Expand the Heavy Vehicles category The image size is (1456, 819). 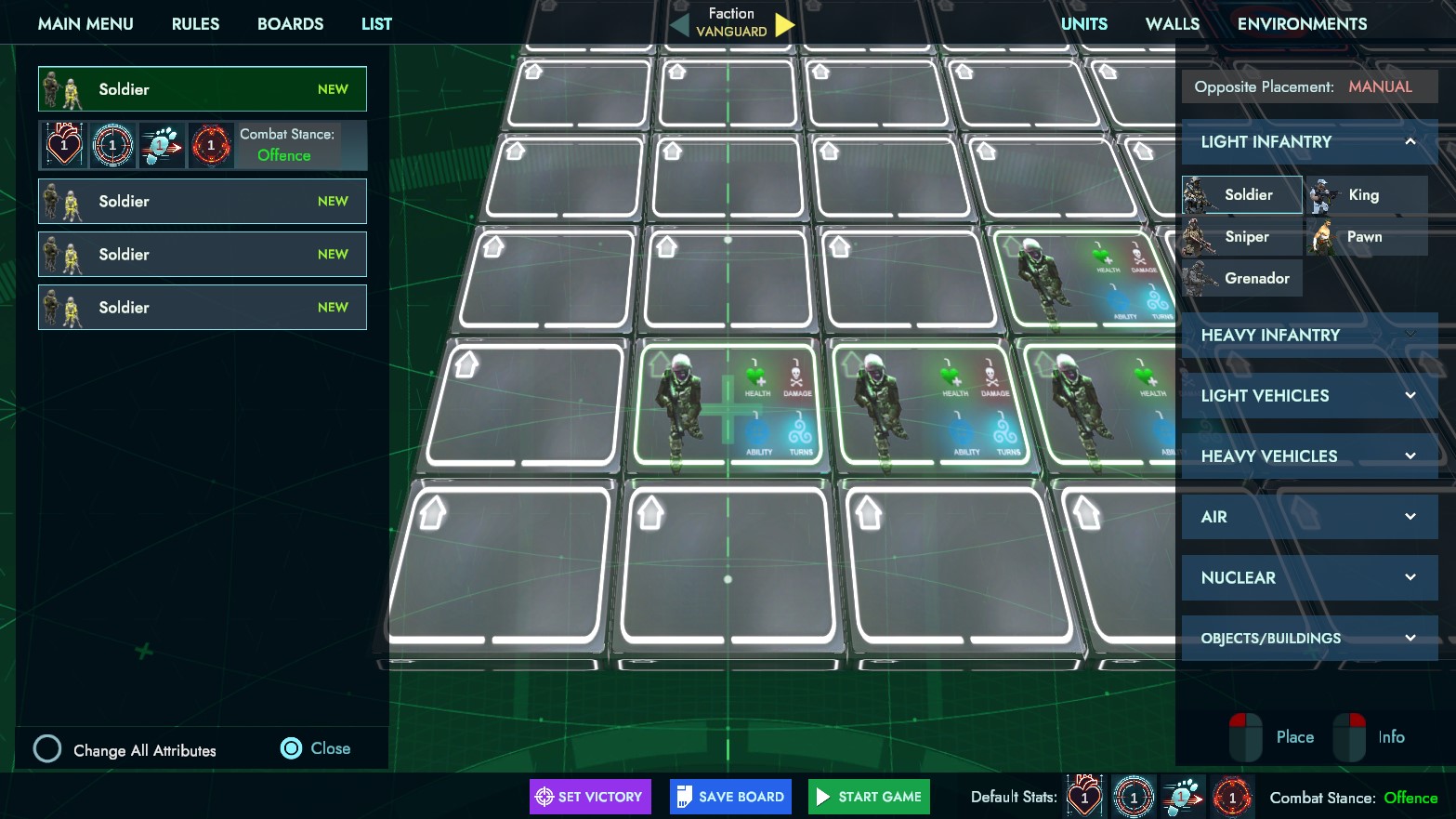pyautogui.click(x=1308, y=456)
